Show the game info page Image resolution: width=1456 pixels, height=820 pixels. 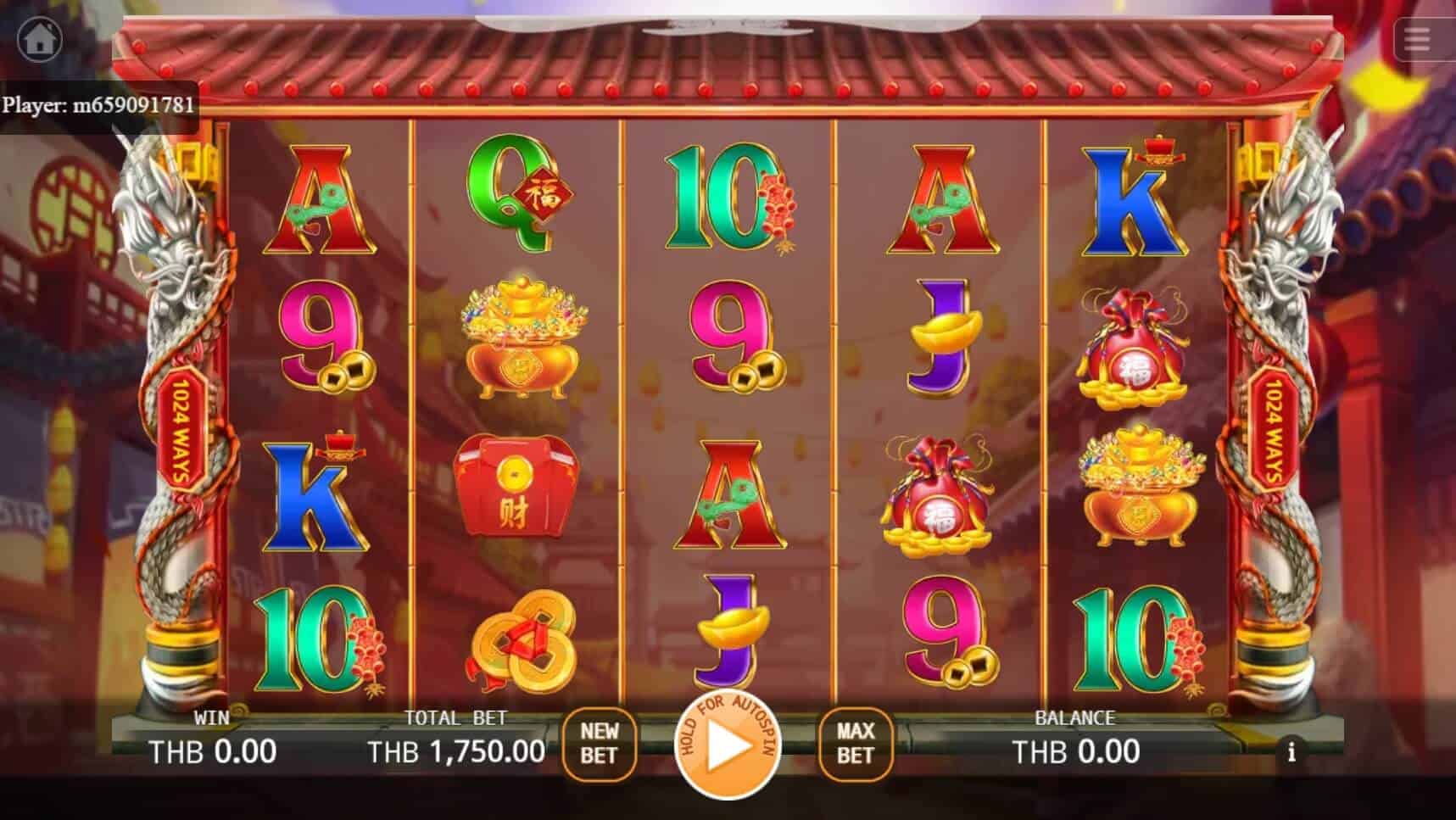[1291, 752]
